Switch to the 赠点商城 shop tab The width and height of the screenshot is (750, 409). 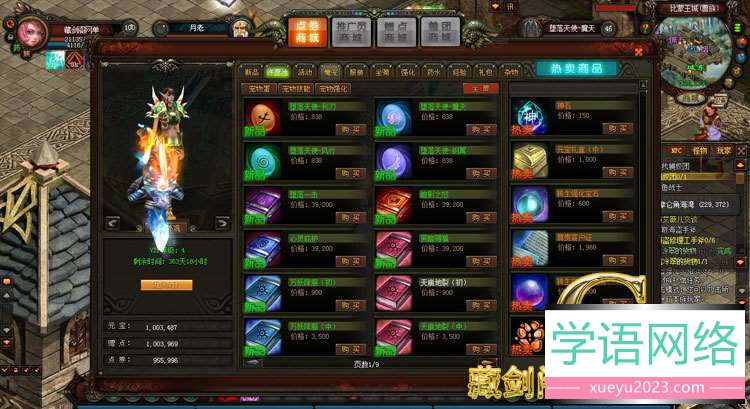tap(395, 30)
